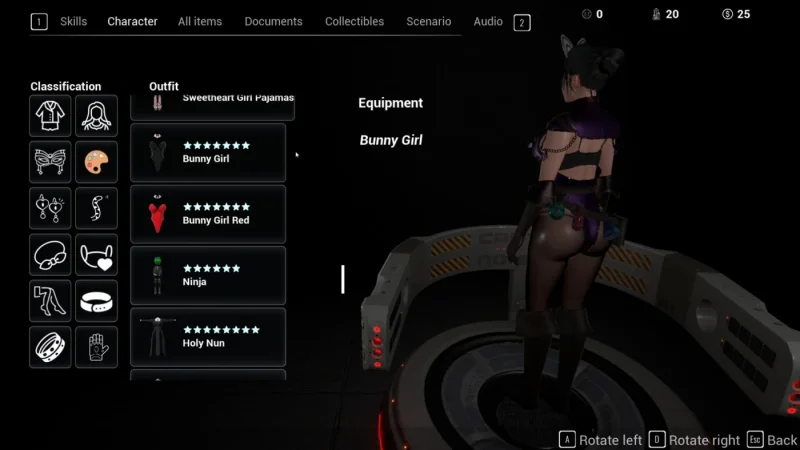The image size is (800, 450).
Task: Open the paint palette classification
Action: tap(96, 162)
